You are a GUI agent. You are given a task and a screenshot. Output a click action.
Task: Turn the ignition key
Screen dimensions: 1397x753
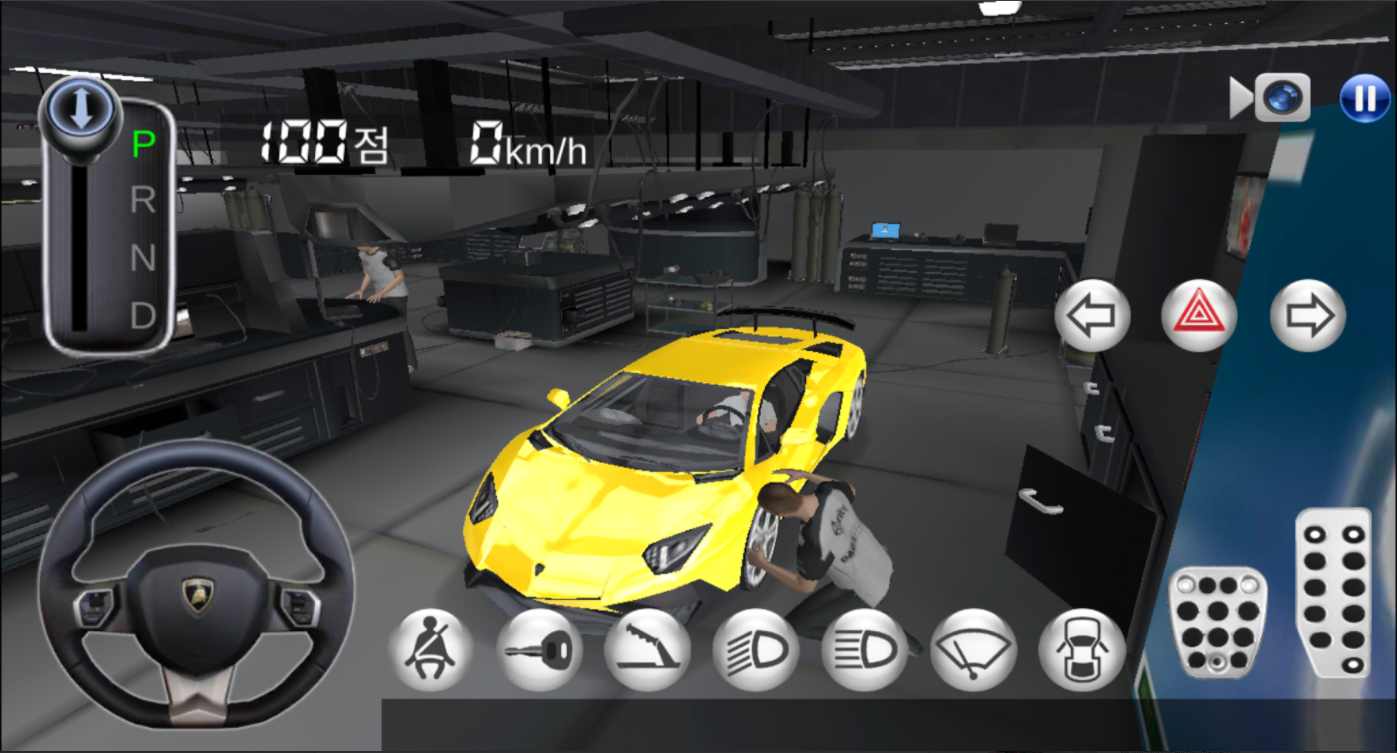[x=539, y=649]
